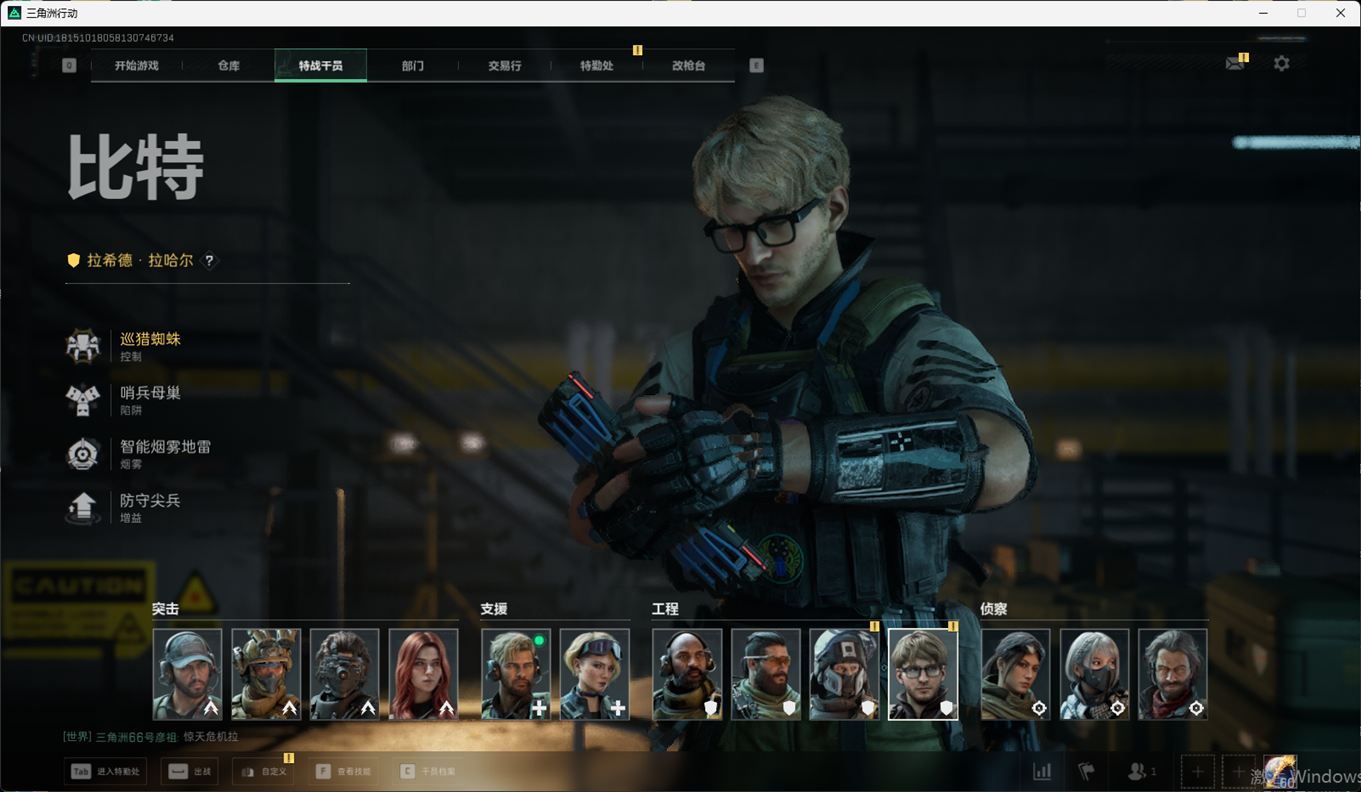Select the 巡猎蜘蛛 skill
The width and height of the screenshot is (1361, 792).
coord(150,346)
